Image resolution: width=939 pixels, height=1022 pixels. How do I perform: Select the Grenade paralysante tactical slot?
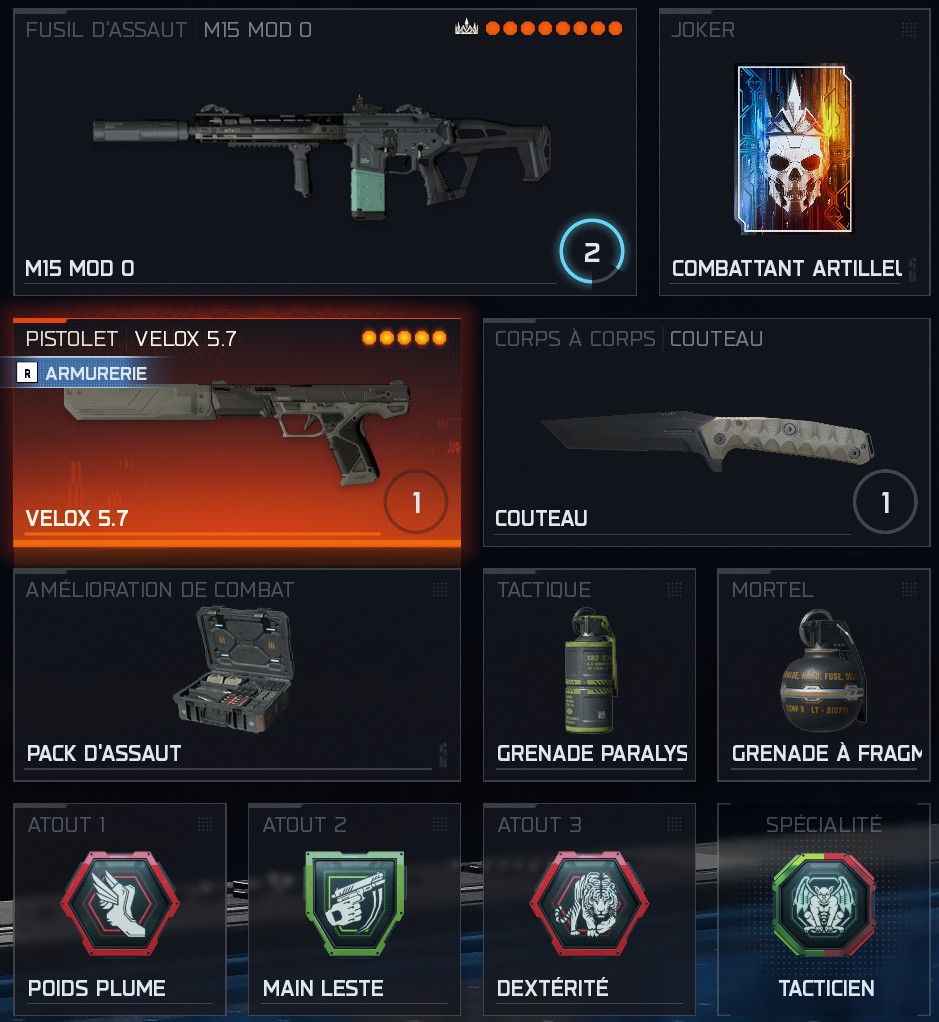pos(589,675)
